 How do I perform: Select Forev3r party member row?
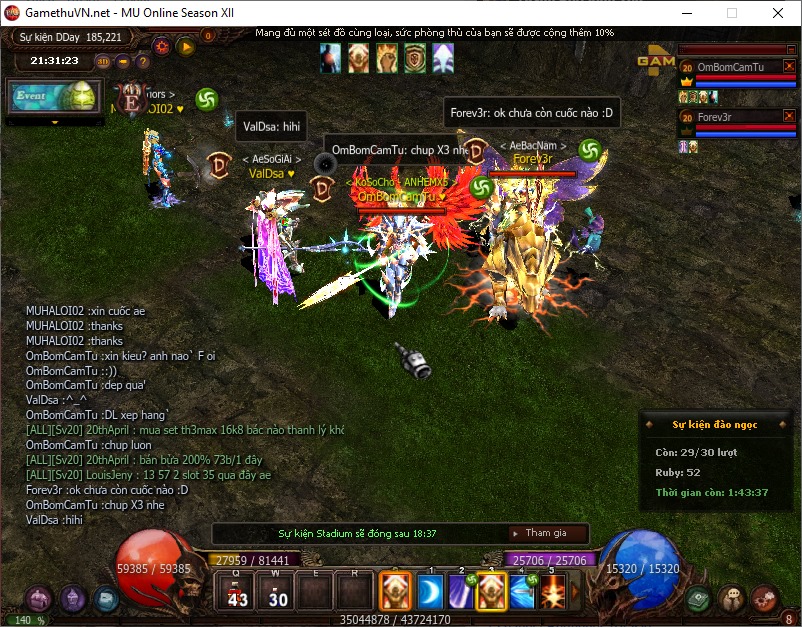click(730, 117)
